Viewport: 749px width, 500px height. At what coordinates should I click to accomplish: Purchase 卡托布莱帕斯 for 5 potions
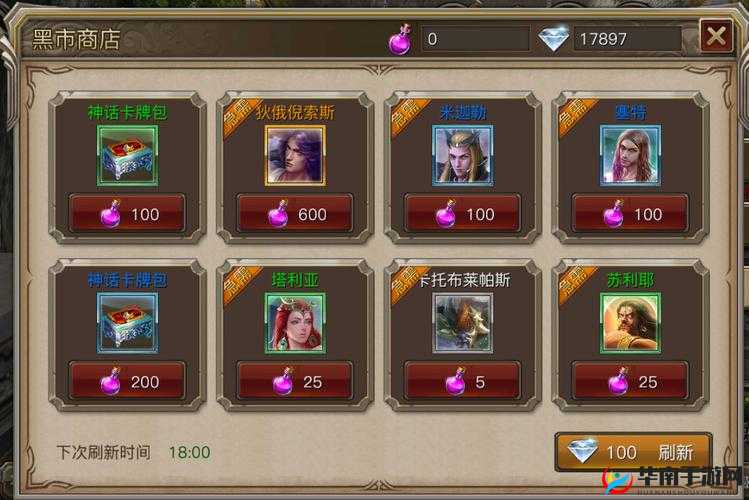tap(463, 380)
